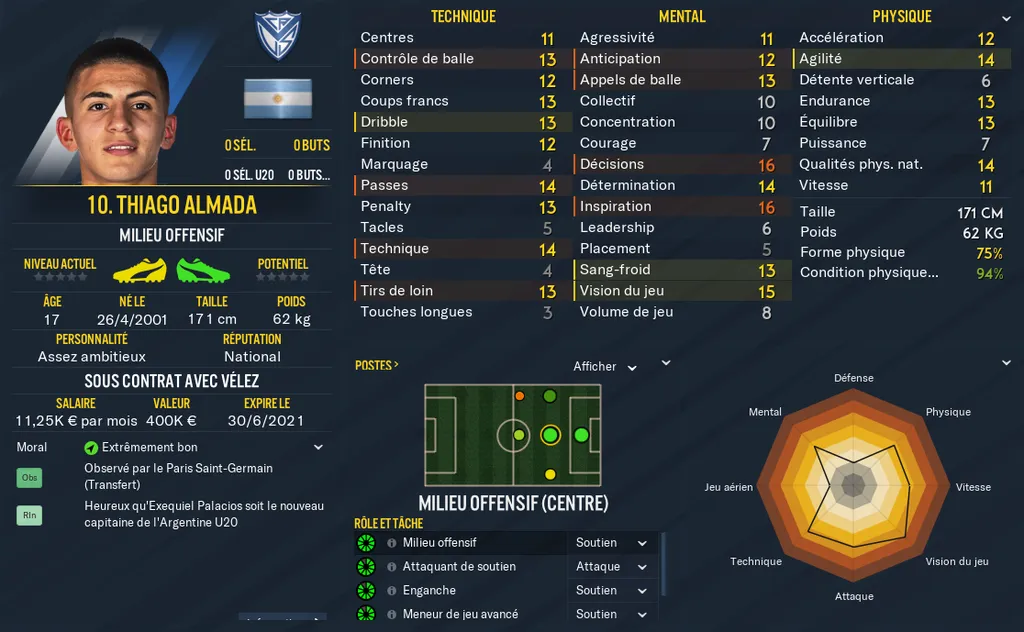This screenshot has height=632, width=1024.
Task: Open the Afficher dropdown
Action: (605, 367)
